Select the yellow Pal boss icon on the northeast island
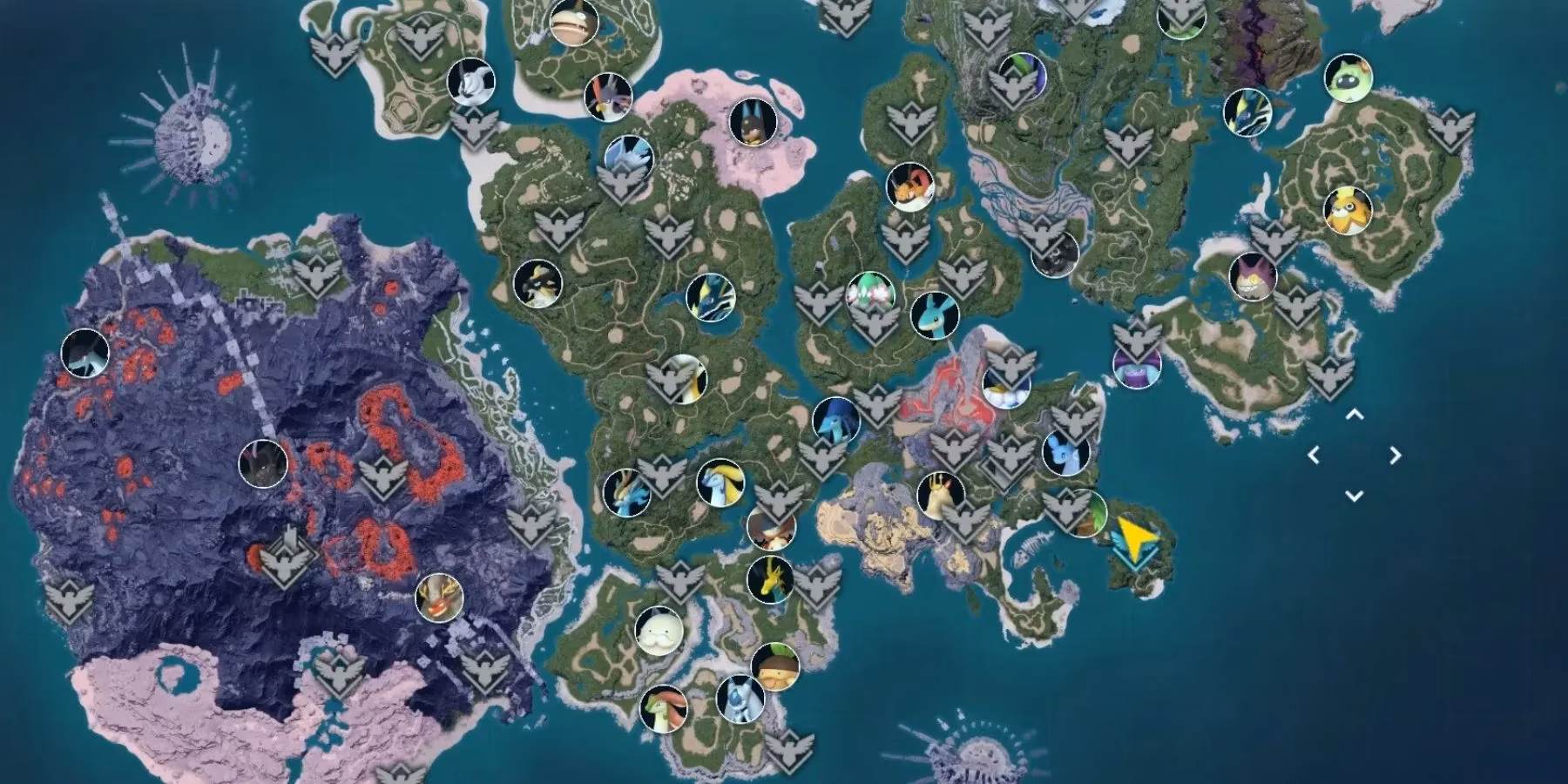This screenshot has height=784, width=1568. [1348, 210]
